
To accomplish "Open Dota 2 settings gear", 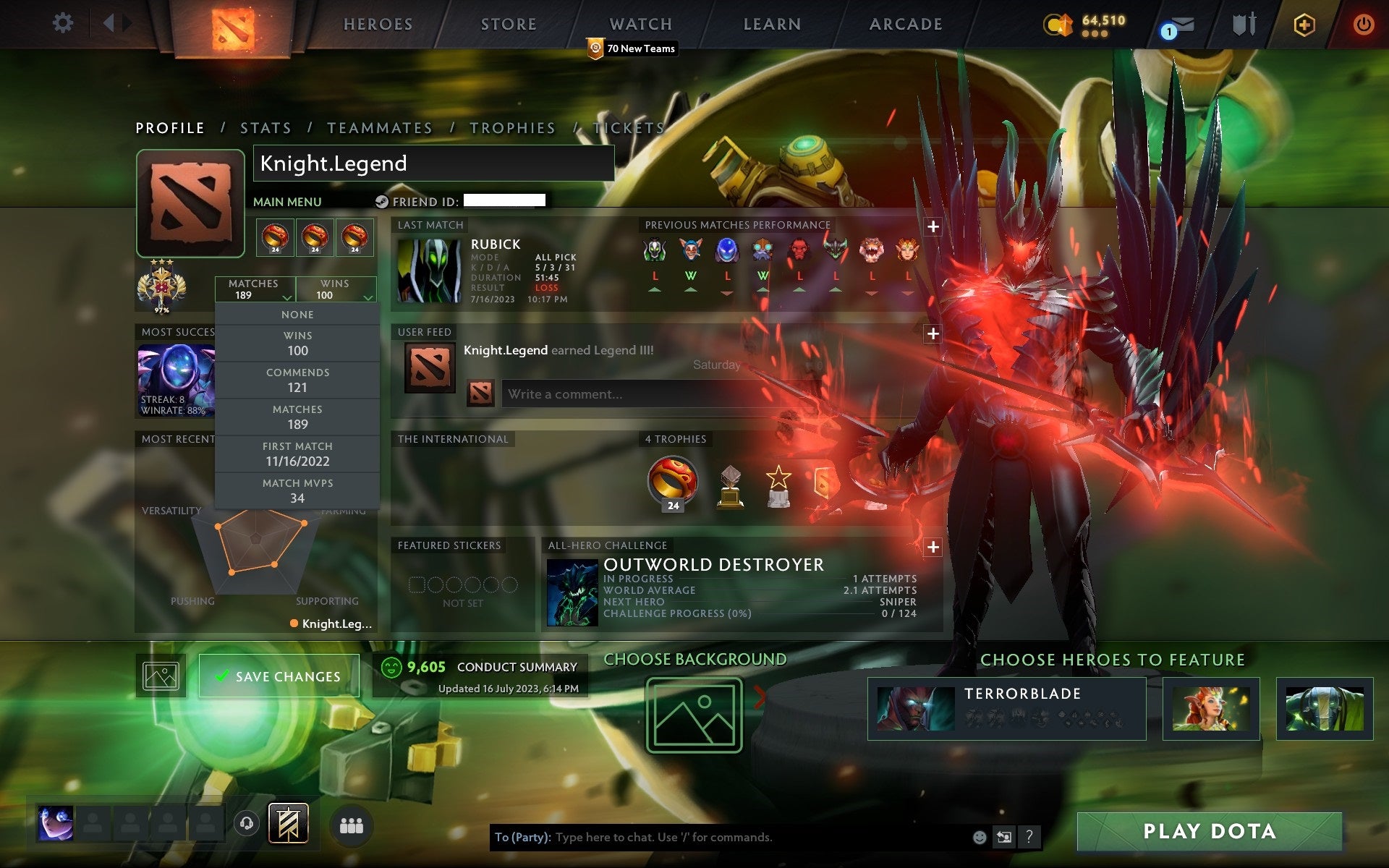I will tap(64, 23).
